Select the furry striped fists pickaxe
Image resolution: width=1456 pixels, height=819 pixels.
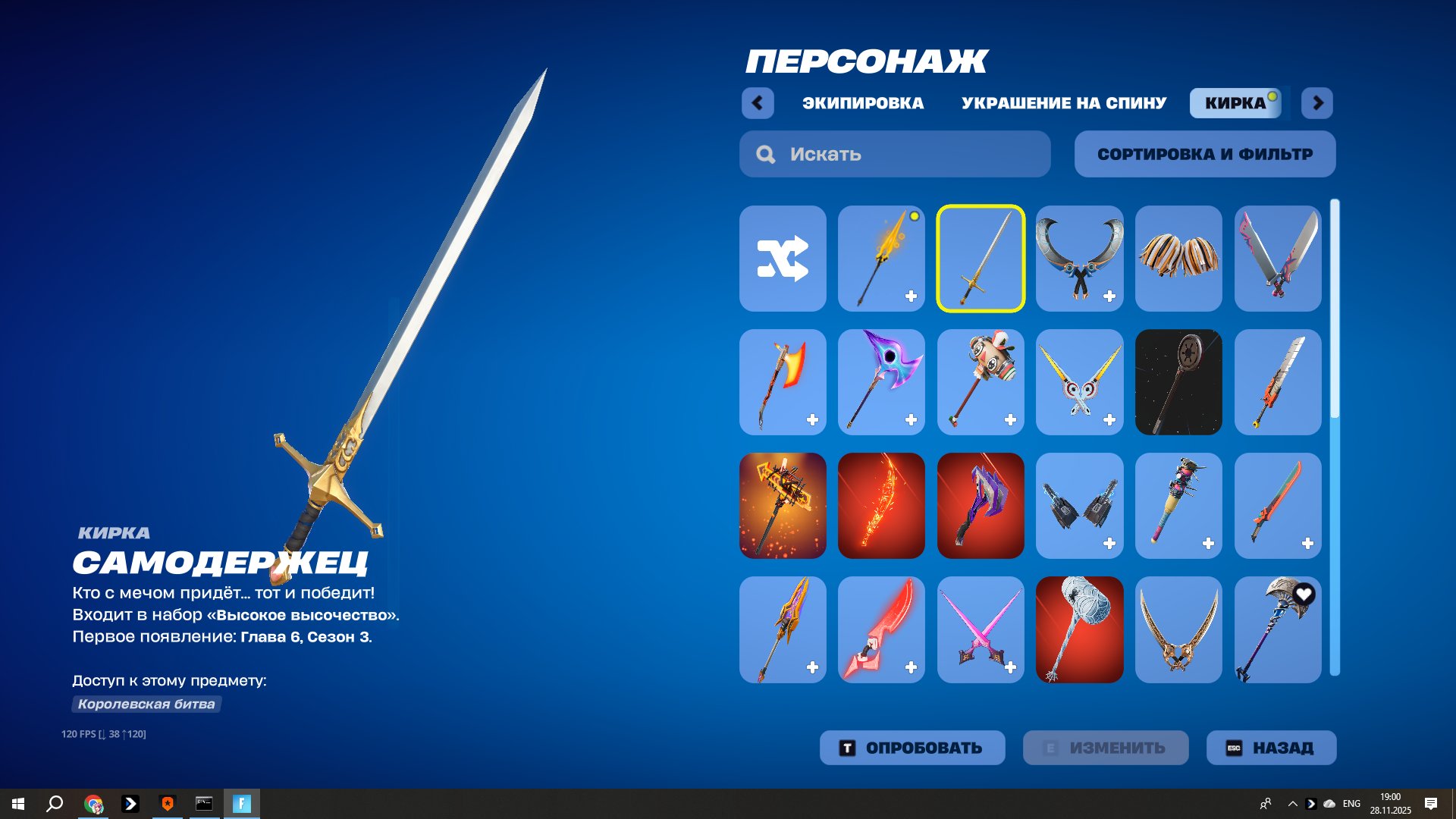(1178, 259)
